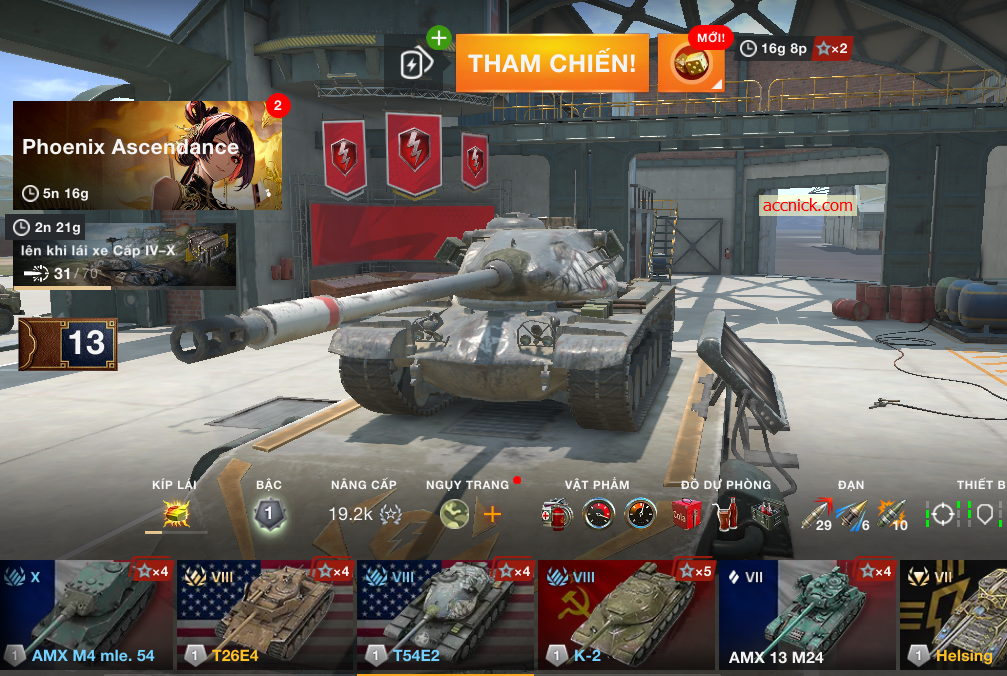Screen dimensions: 1007x676
Task: Open the new dice crate offer
Action: (x=690, y=65)
